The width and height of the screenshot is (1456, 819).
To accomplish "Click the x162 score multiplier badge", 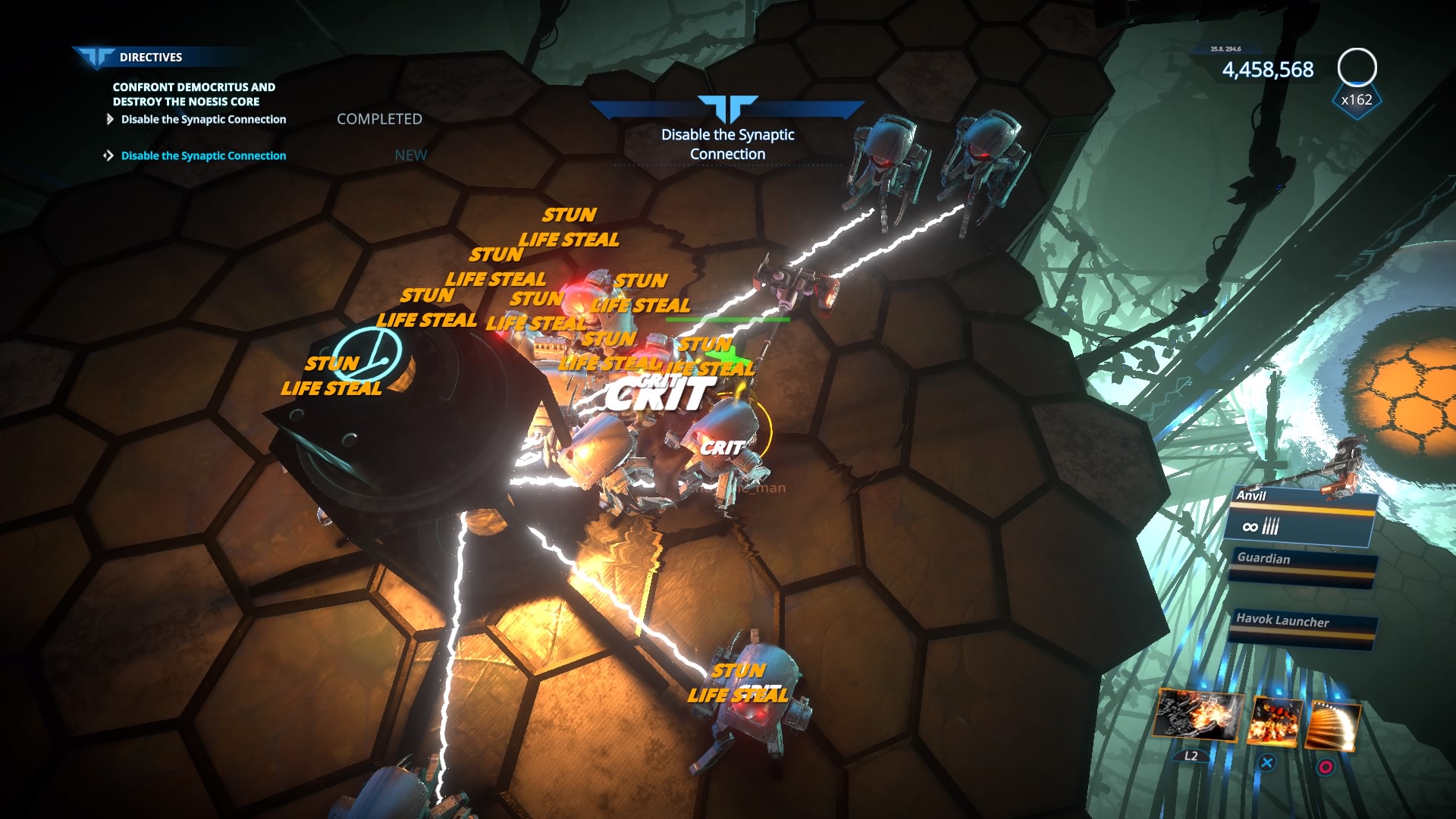I will 1356,100.
